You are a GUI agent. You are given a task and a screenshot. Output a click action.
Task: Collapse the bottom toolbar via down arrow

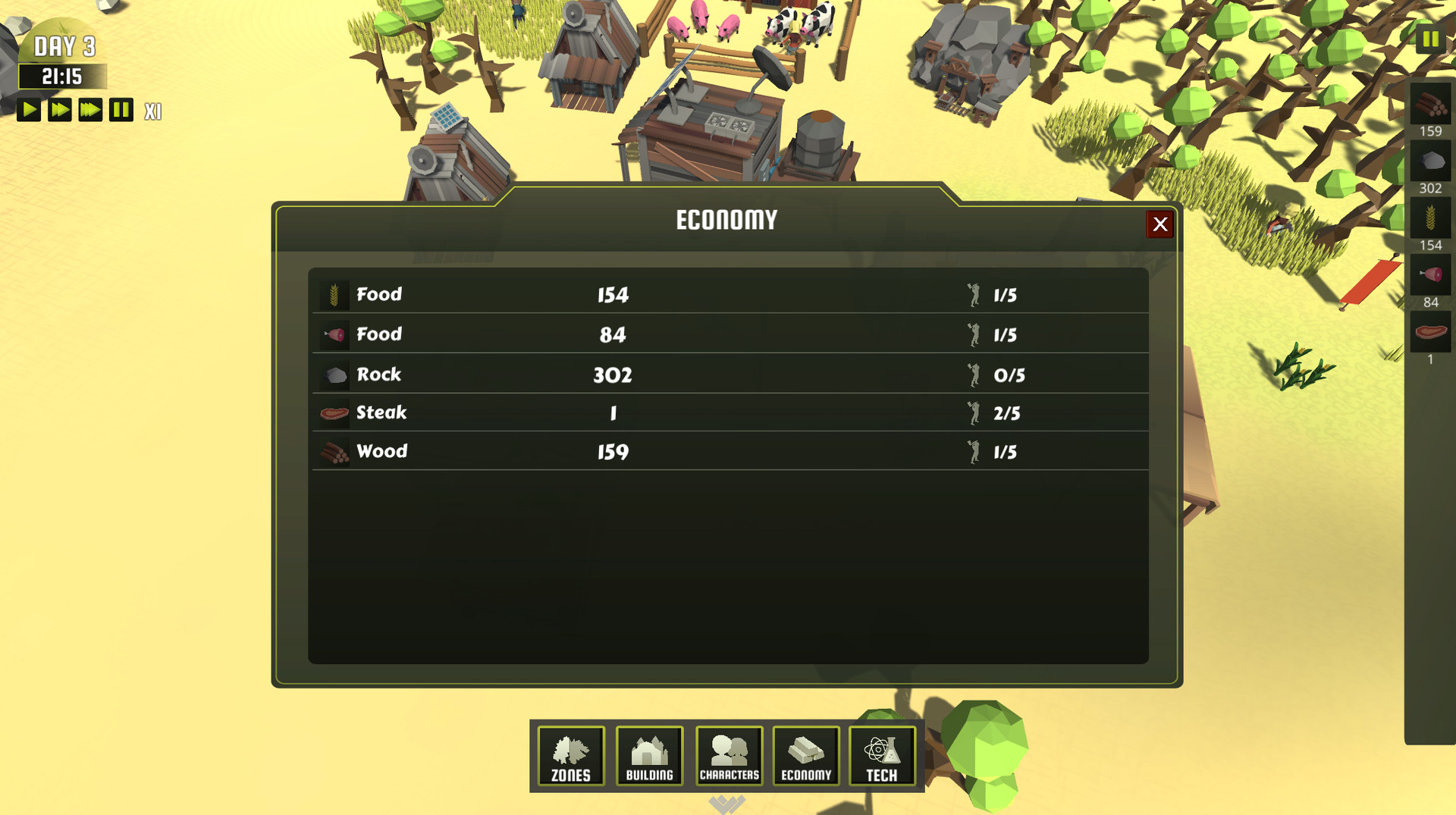click(729, 802)
